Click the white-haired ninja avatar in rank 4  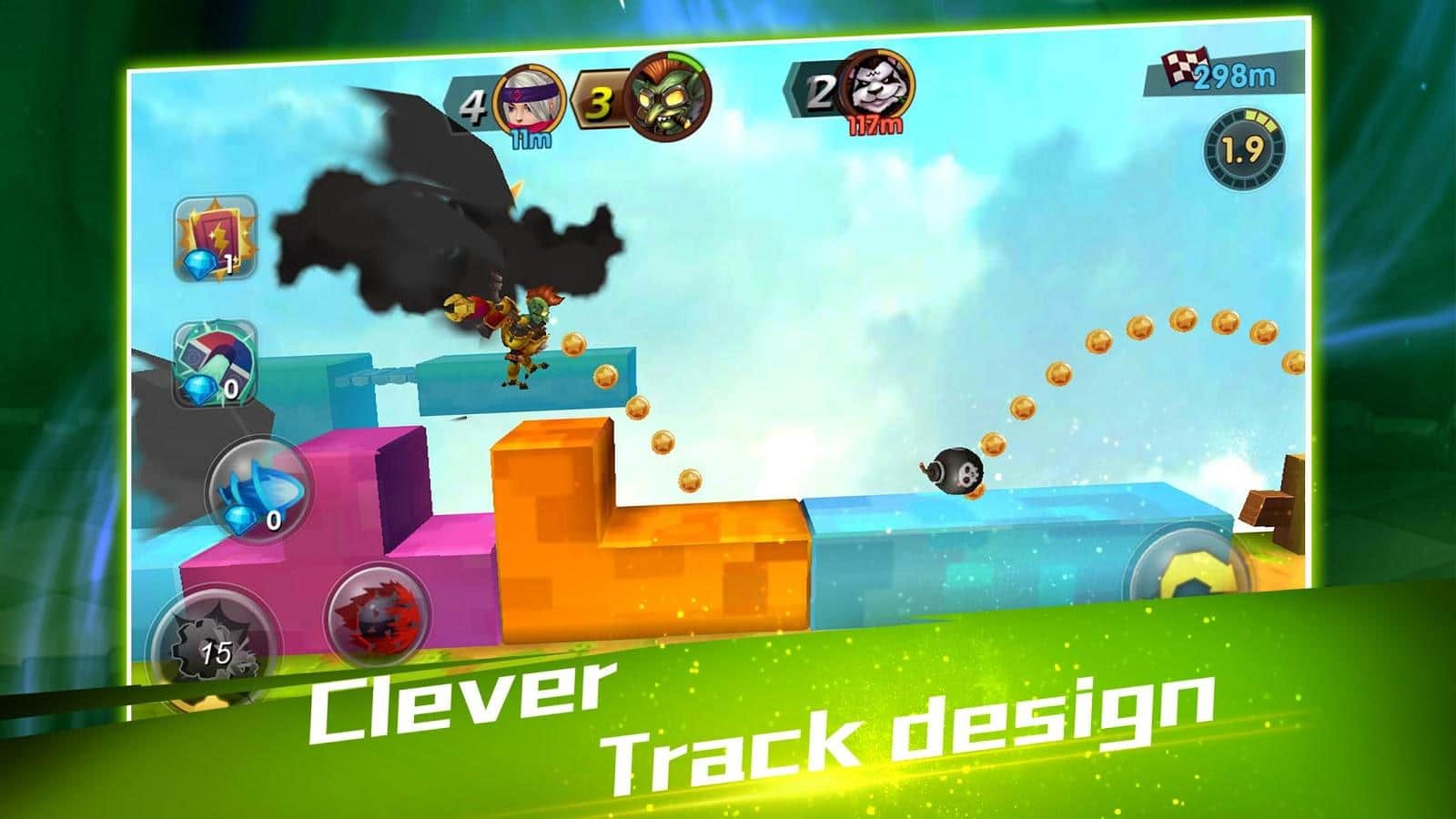(527, 100)
